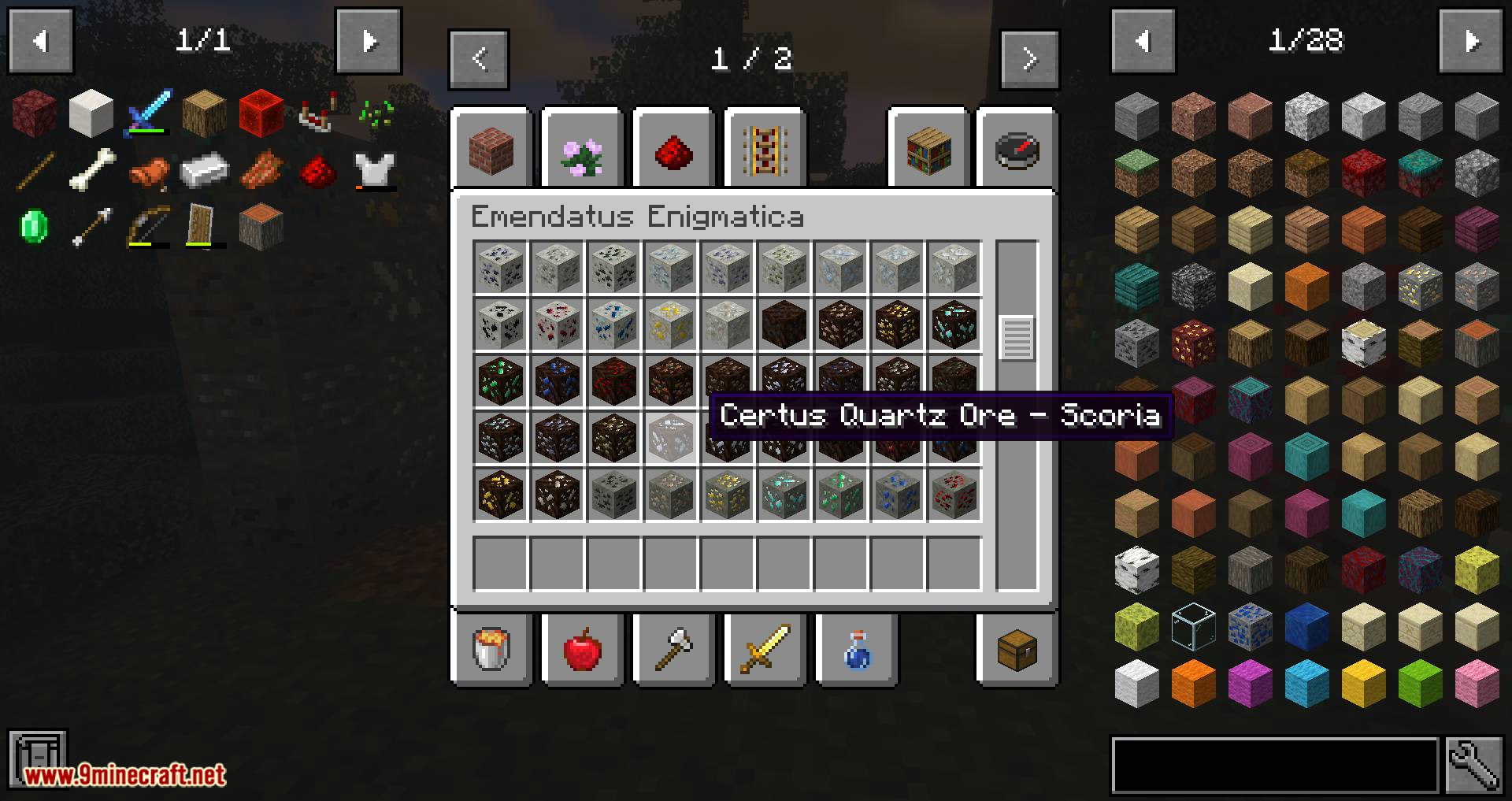
Task: Select the bookshelf recipe category icon
Action: click(929, 150)
